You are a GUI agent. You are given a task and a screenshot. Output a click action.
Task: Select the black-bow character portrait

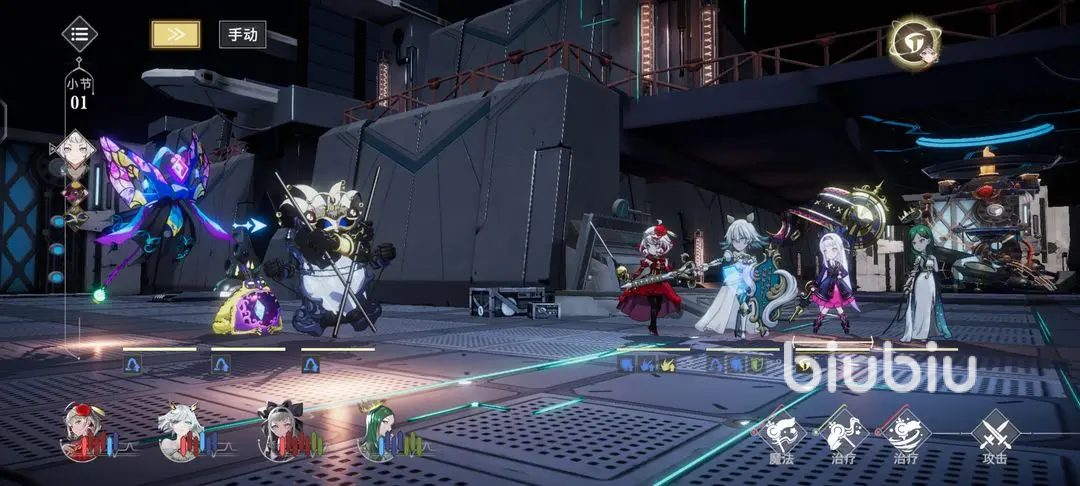279,428
